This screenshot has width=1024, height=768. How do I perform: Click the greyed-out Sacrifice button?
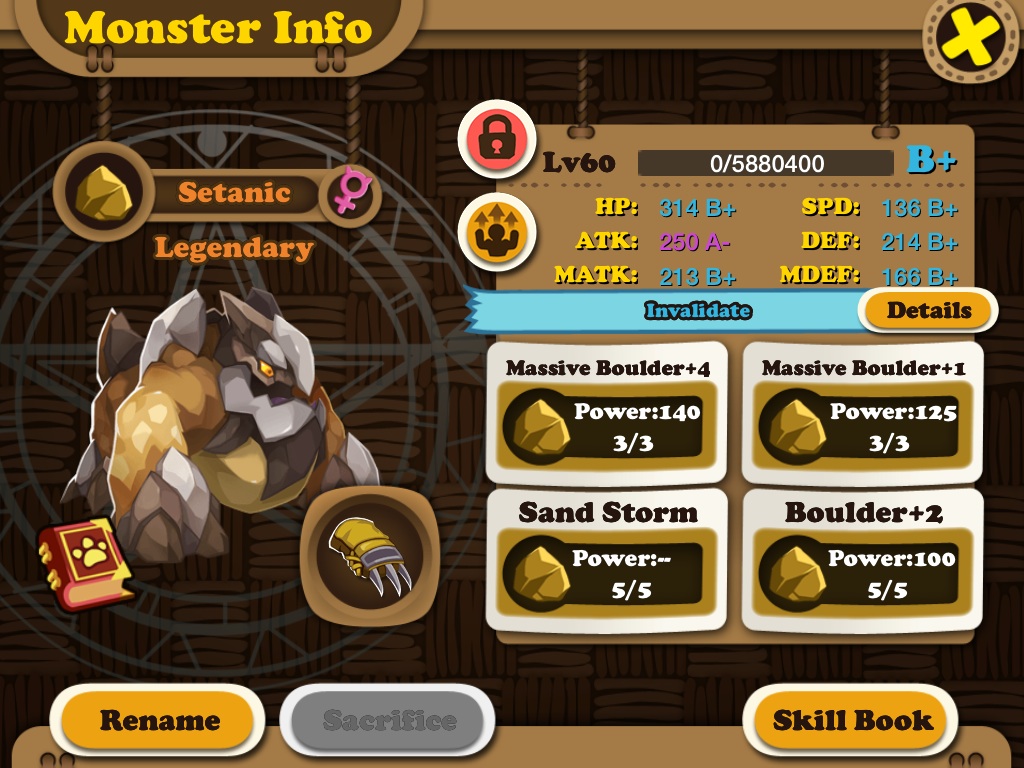coord(388,720)
